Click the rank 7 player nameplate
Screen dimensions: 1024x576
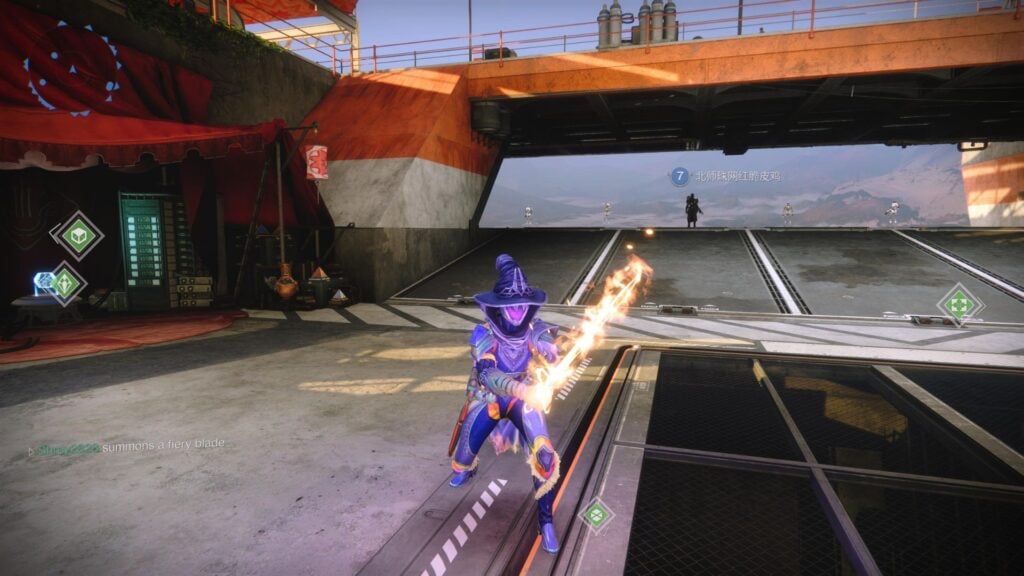click(x=726, y=176)
